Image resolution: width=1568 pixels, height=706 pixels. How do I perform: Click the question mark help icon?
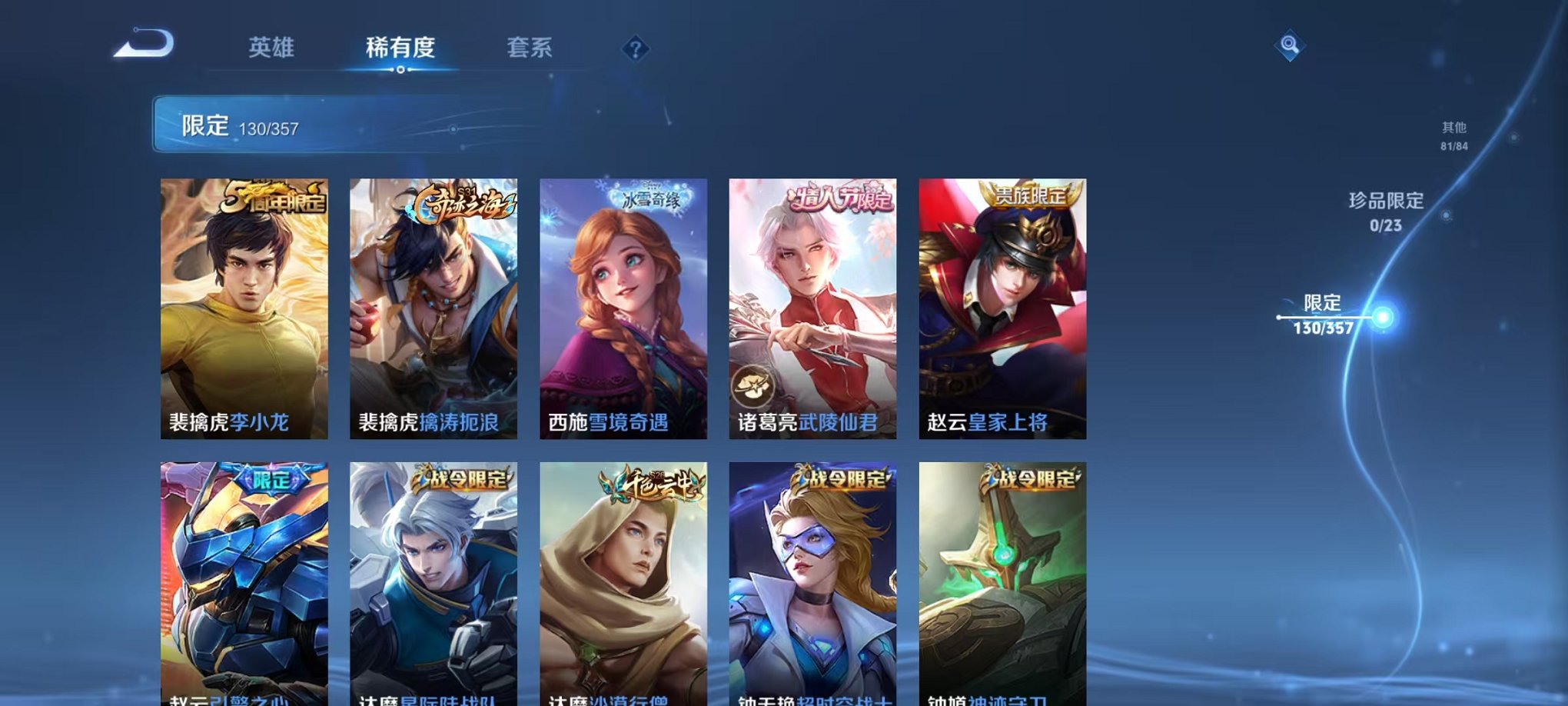click(x=635, y=49)
